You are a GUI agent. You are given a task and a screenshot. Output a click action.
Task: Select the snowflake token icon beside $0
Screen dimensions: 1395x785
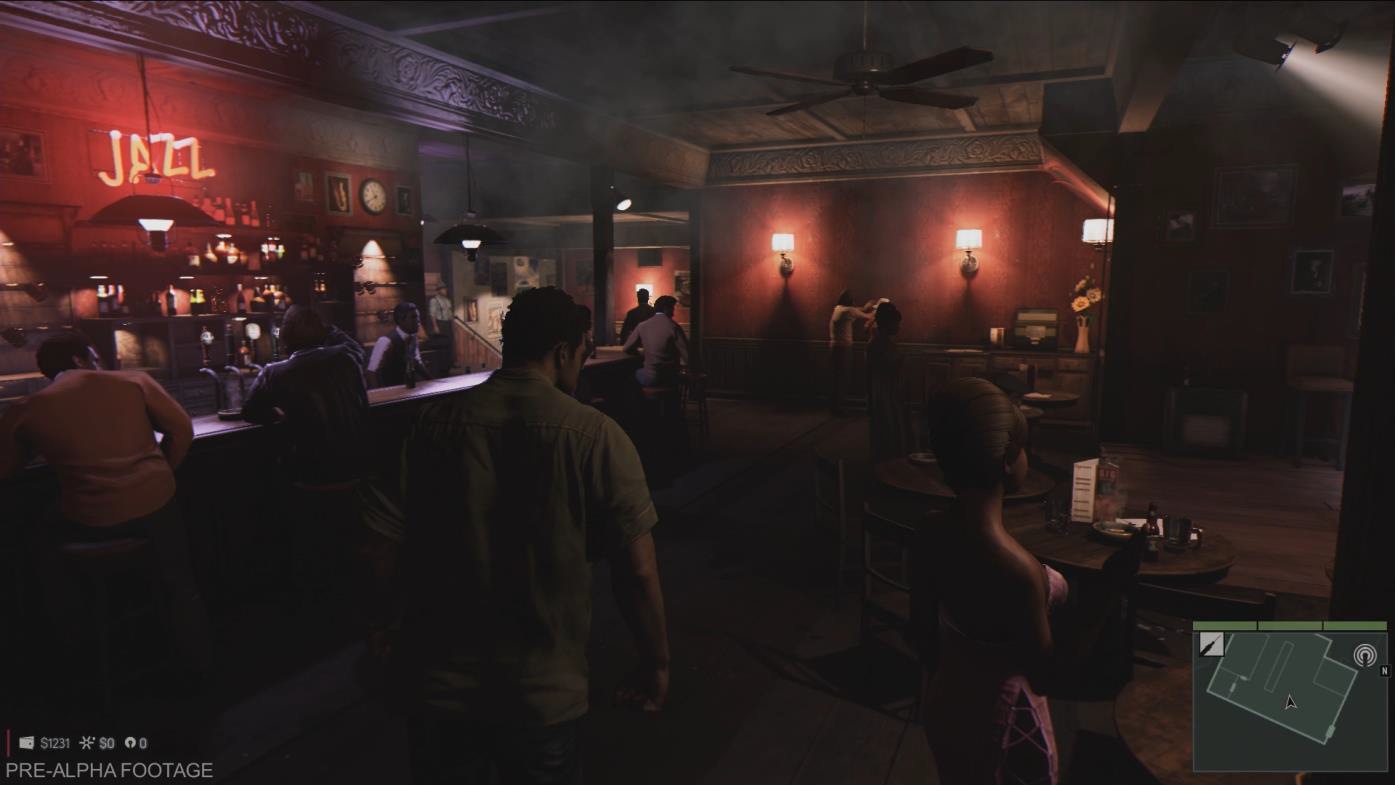[85, 742]
